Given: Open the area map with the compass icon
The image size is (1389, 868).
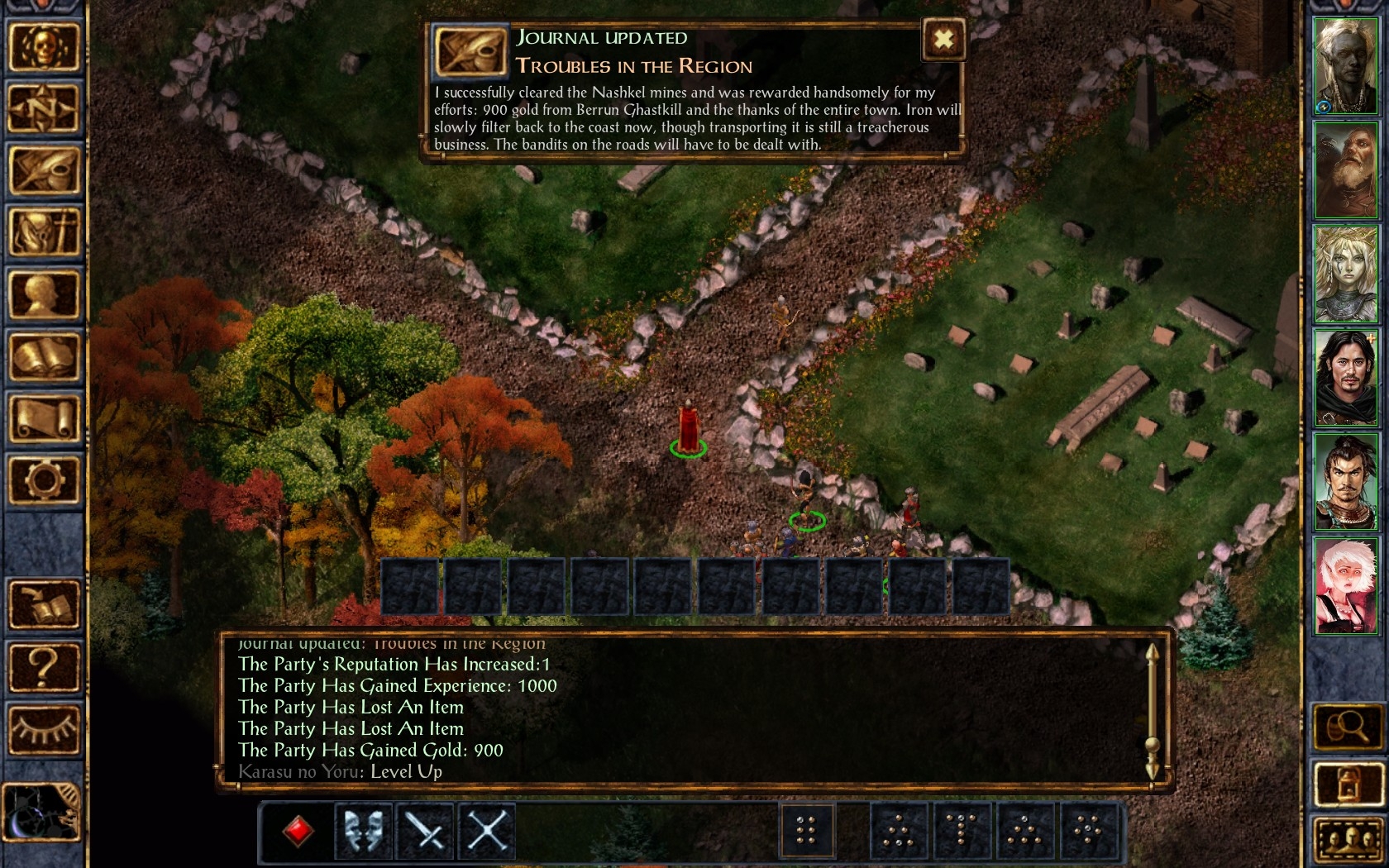Looking at the screenshot, I should pos(44,108).
